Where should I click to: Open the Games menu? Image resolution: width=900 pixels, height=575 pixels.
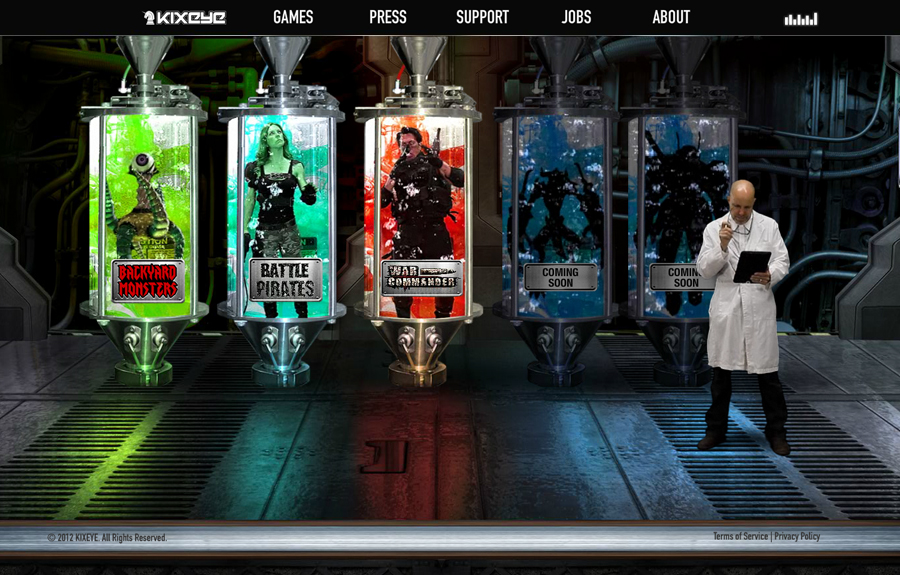click(293, 17)
